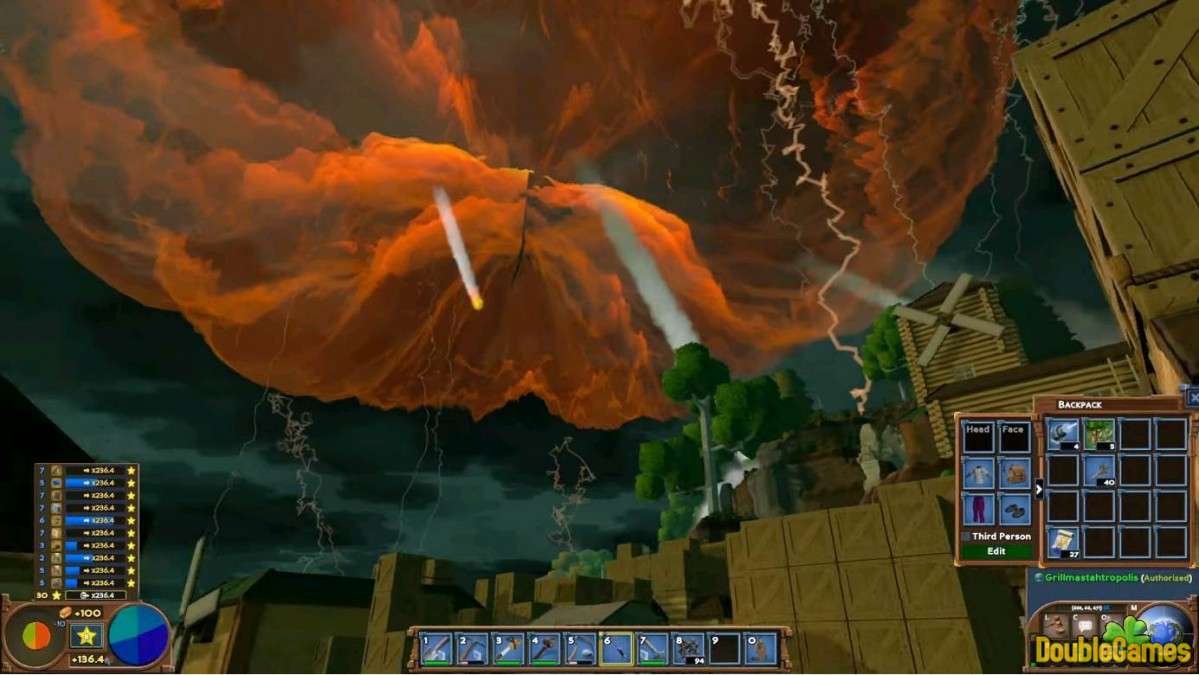Select highlighted hotbar slot 6
Viewport: 1199px width, 675px height.
point(616,648)
